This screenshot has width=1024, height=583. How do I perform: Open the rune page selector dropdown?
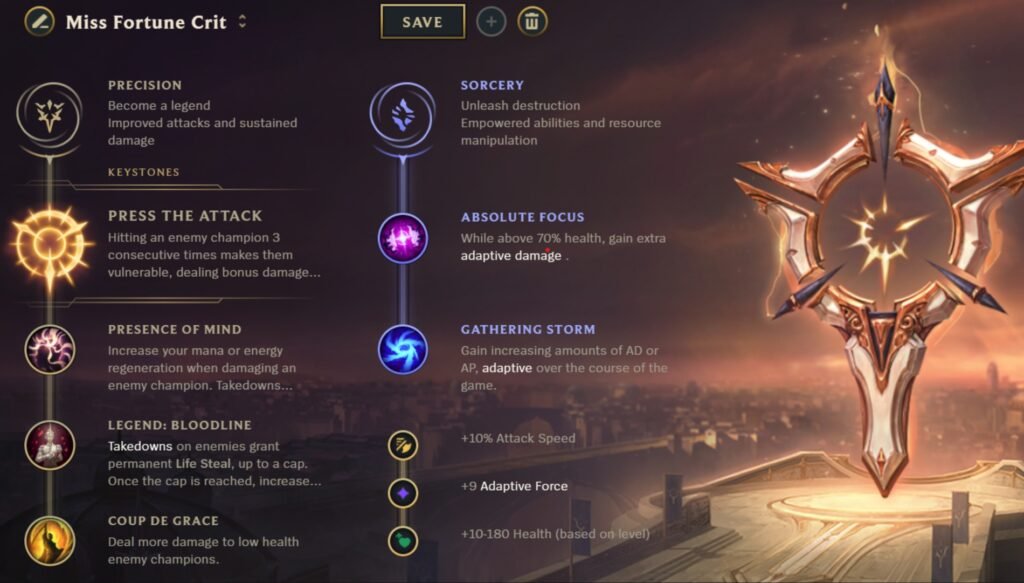coord(242,22)
